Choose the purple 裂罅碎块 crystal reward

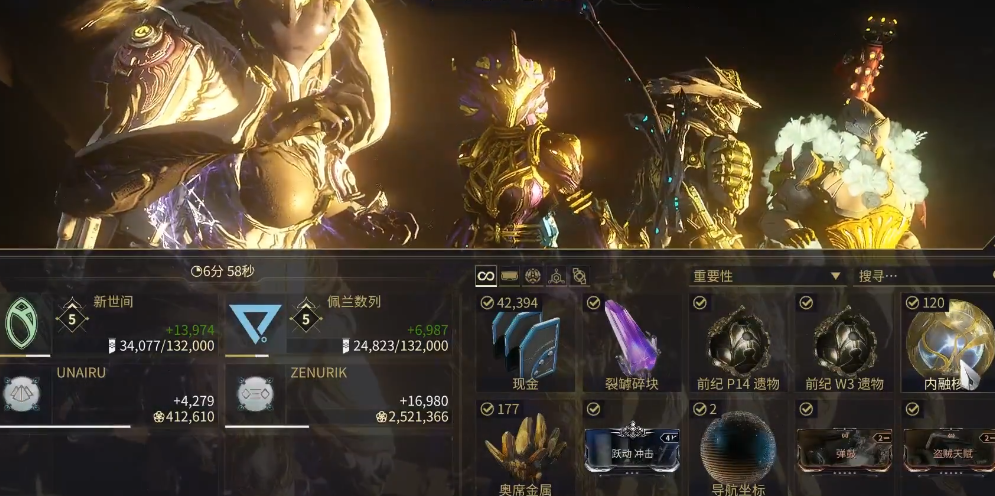tap(631, 342)
